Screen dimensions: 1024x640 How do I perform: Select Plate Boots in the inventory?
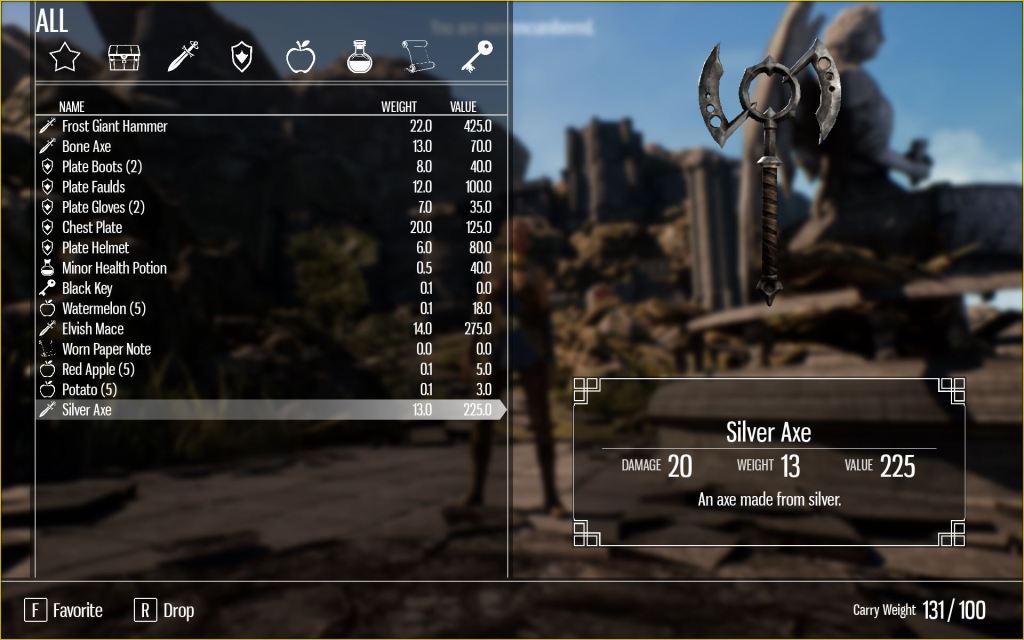click(101, 167)
